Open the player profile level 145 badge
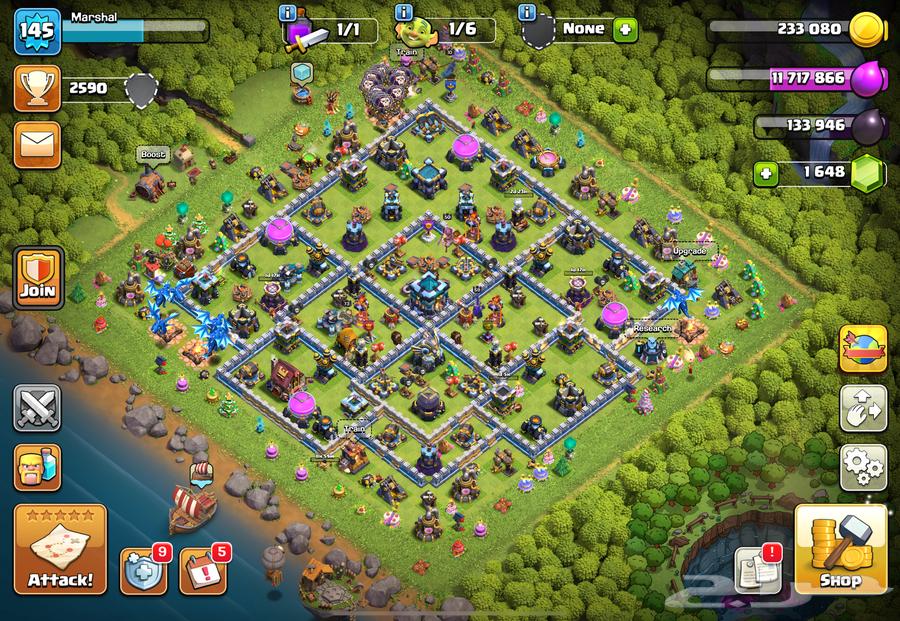Screen dimensions: 900x621 pyautogui.click(x=38, y=30)
